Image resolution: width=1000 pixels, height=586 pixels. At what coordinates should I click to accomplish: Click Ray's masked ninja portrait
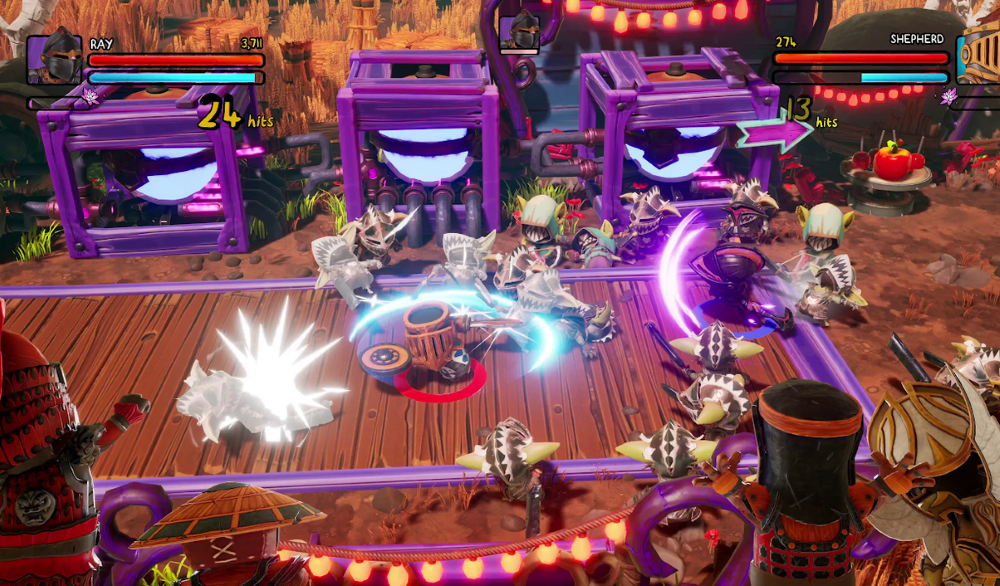[54, 60]
